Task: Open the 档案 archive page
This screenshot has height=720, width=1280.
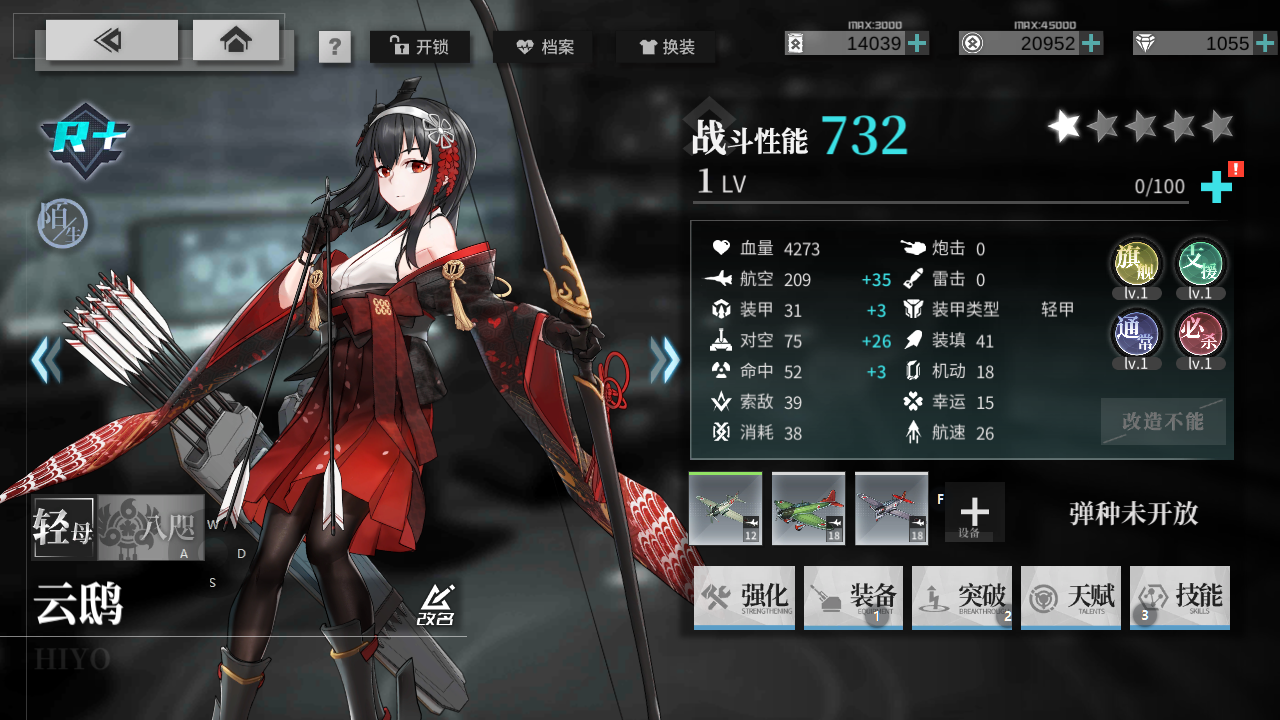Action: [x=544, y=46]
